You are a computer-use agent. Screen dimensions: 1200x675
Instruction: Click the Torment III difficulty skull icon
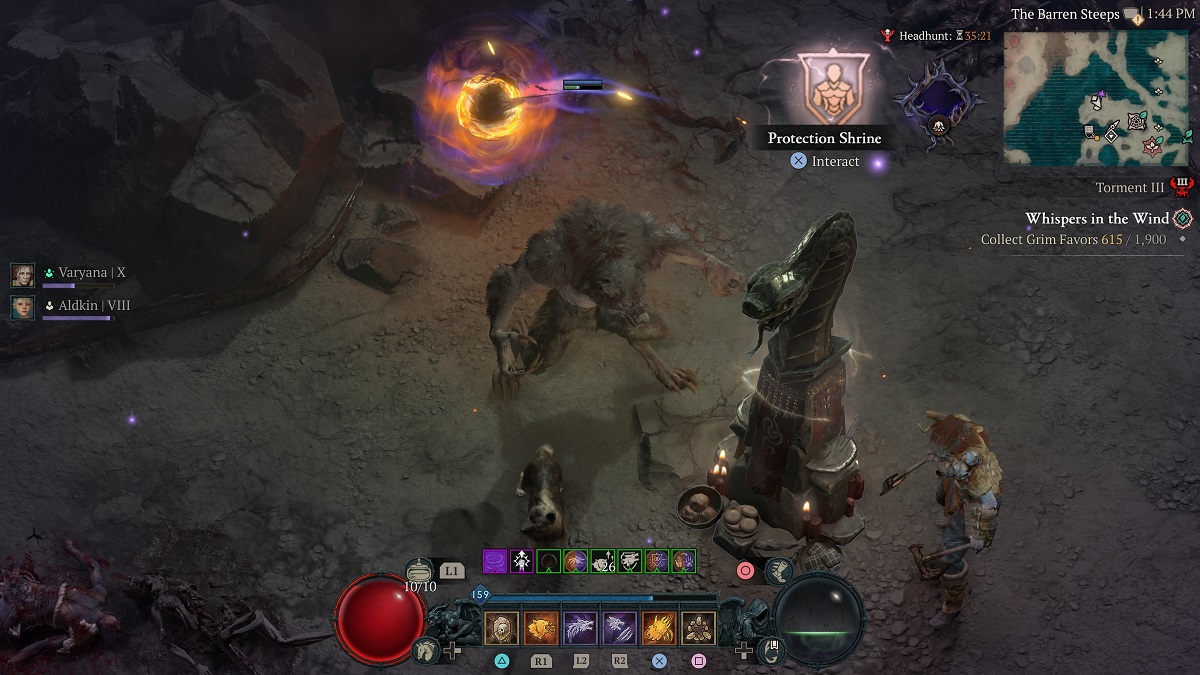(1182, 187)
